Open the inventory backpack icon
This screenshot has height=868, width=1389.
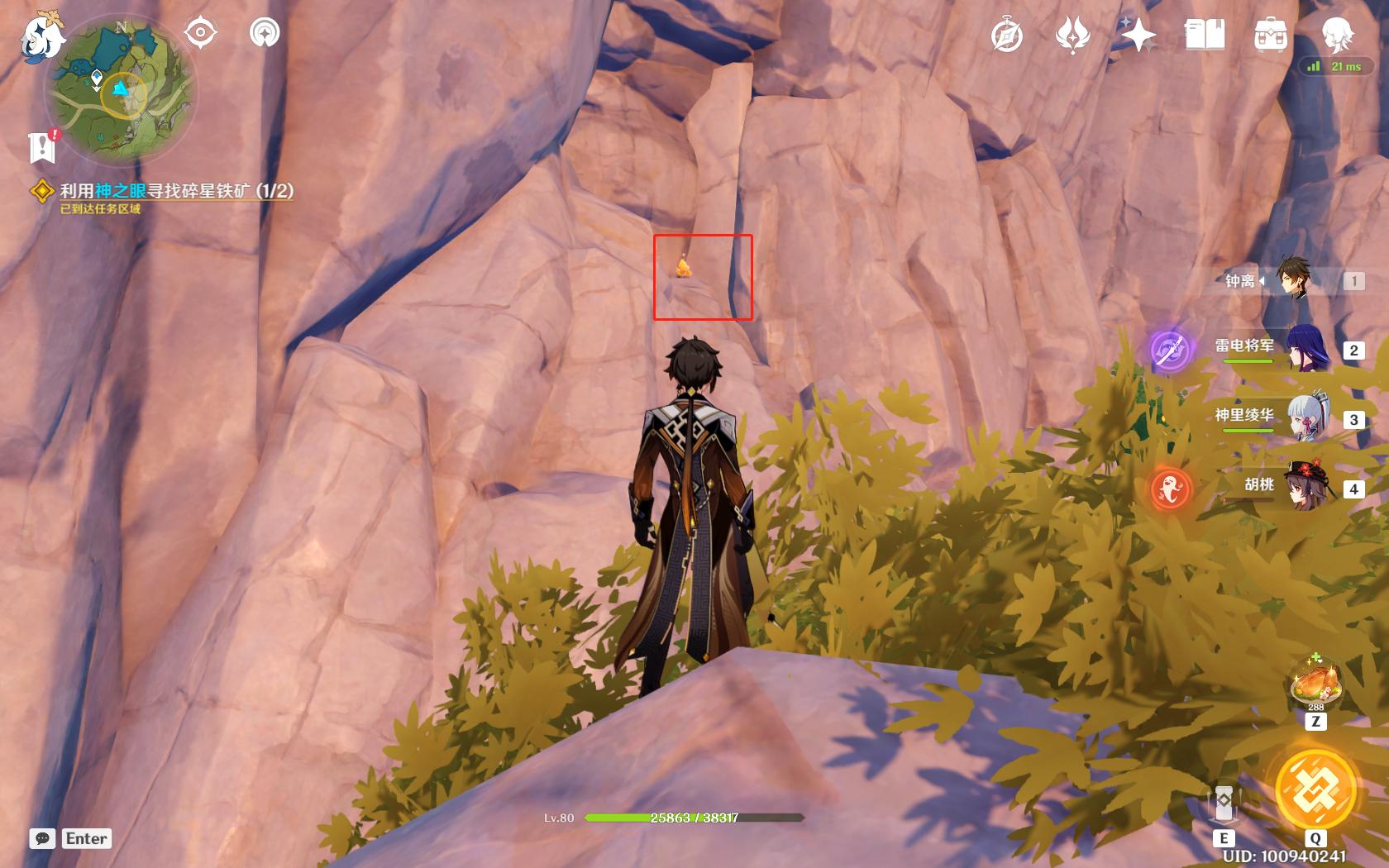[1271, 36]
